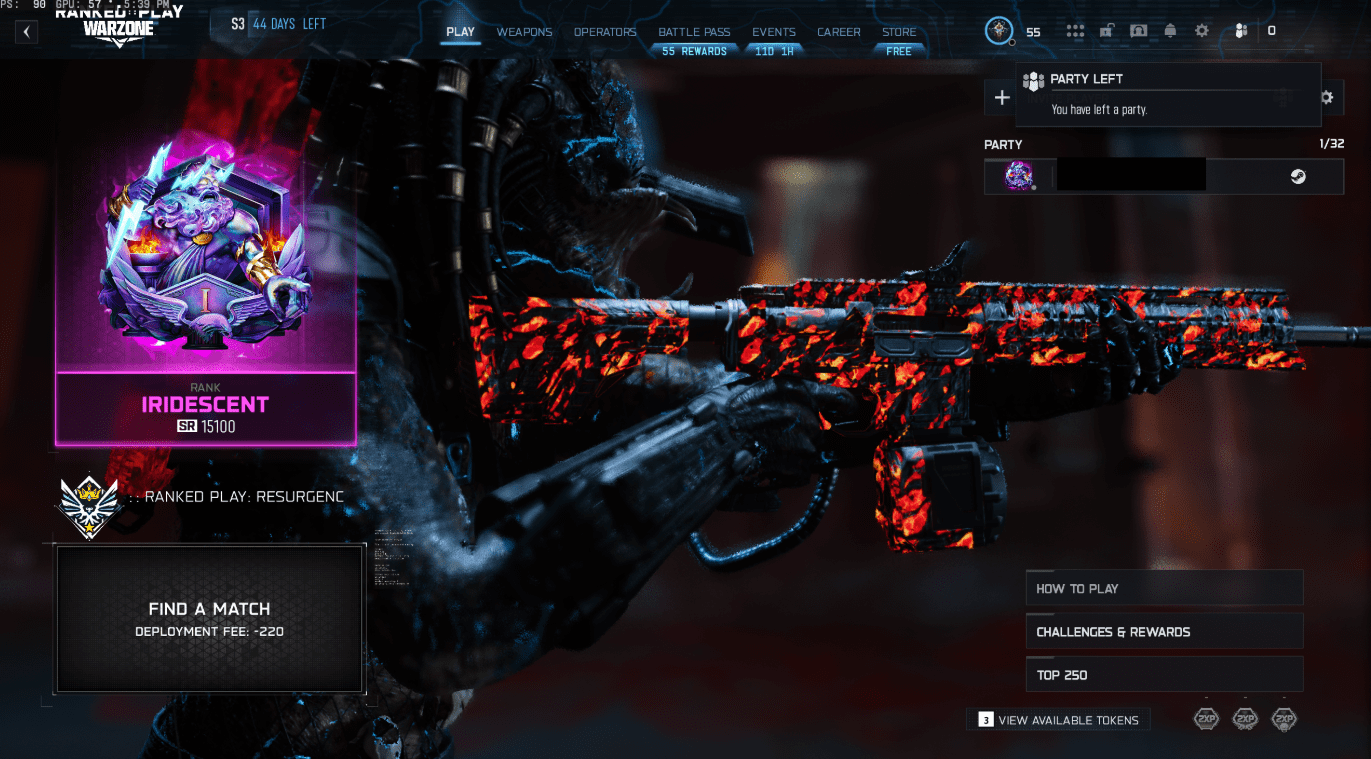1371x759 pixels.
Task: Click the back arrow at top left
Action: [x=25, y=31]
